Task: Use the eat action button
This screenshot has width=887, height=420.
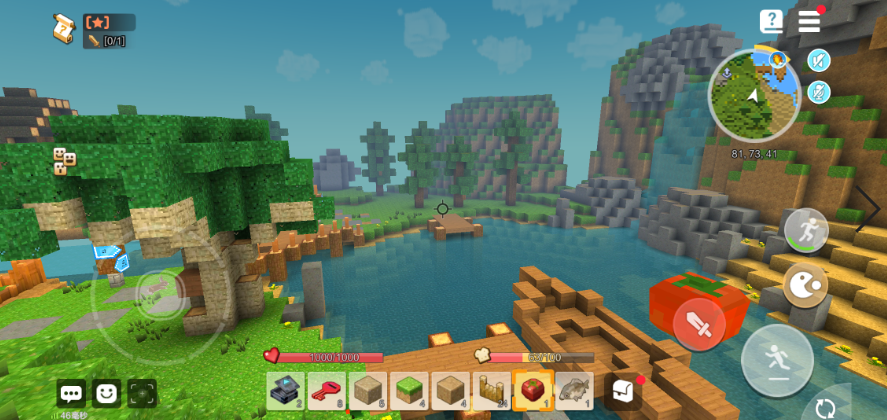Action: point(805,286)
